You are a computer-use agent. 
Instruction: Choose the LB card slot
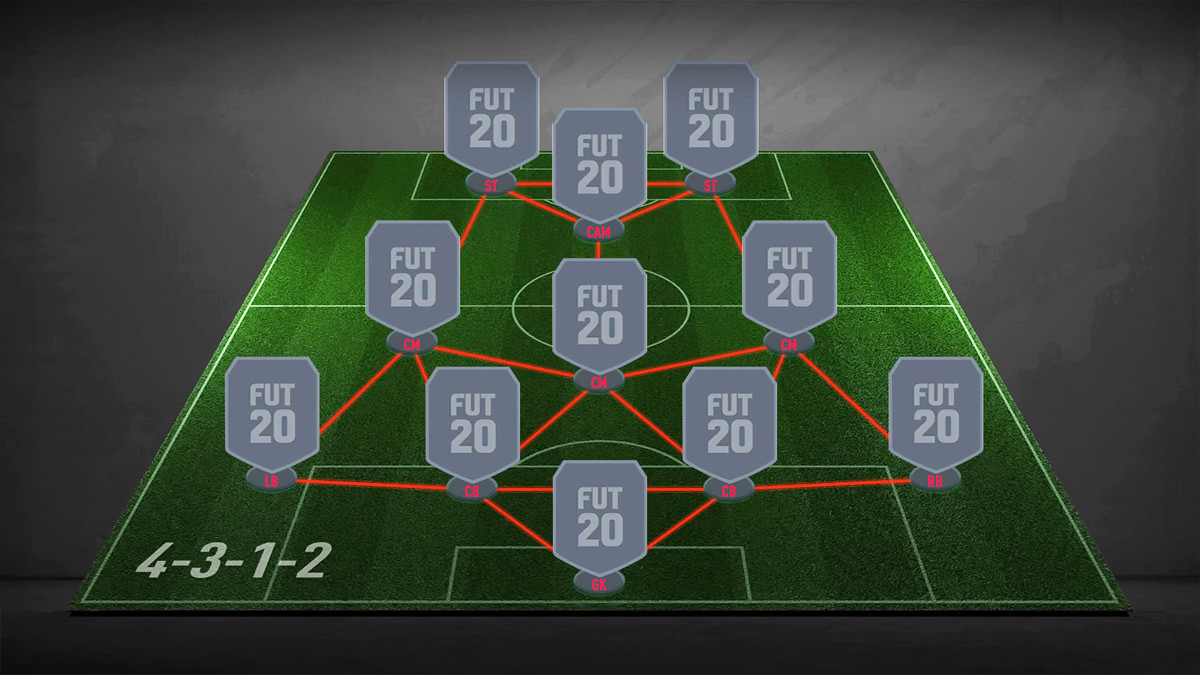click(x=272, y=415)
